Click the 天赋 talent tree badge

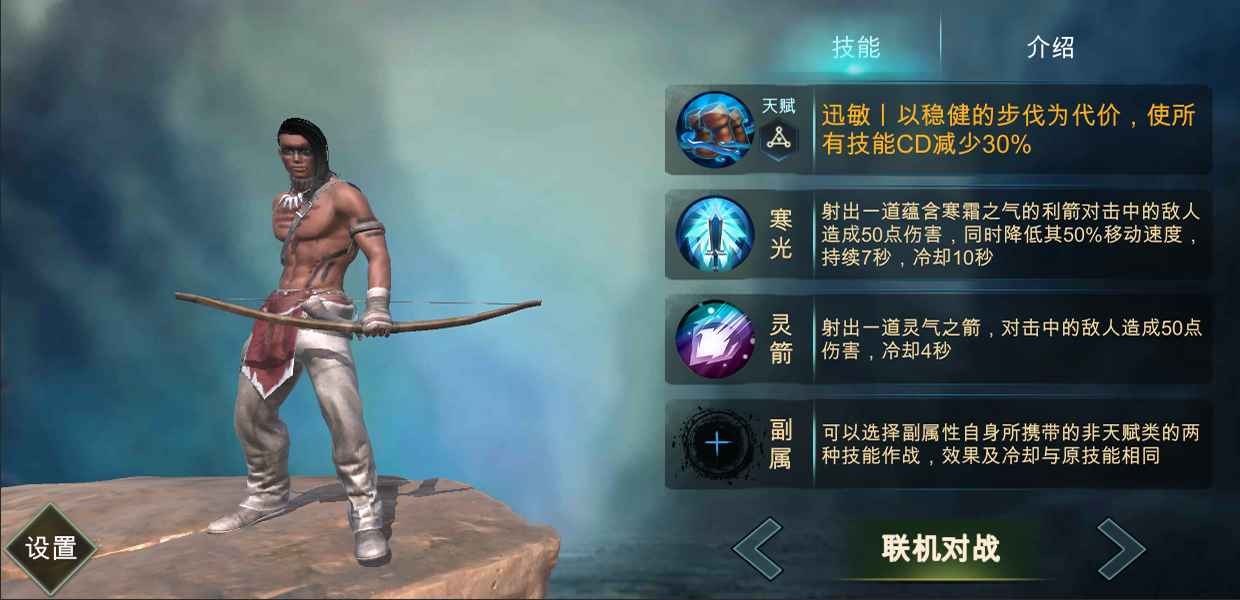778,139
